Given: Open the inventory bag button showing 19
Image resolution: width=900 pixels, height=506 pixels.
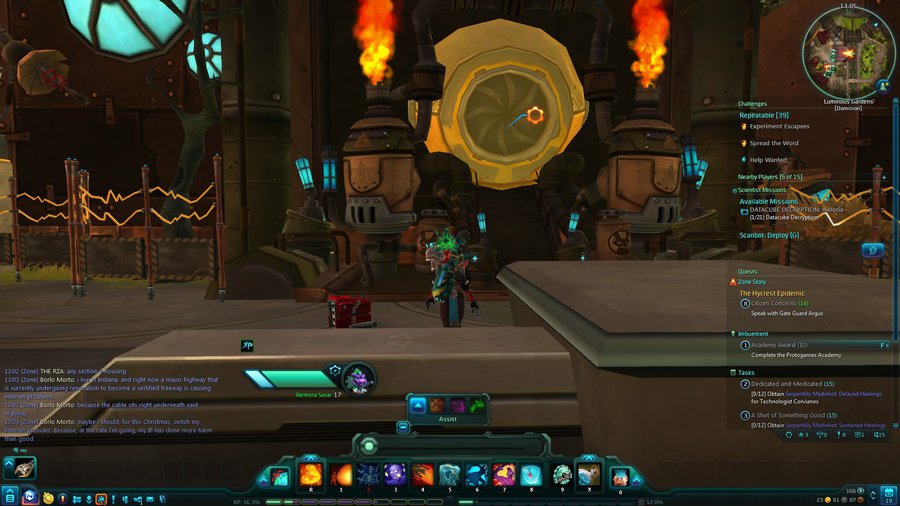Looking at the screenshot, I should click(887, 494).
